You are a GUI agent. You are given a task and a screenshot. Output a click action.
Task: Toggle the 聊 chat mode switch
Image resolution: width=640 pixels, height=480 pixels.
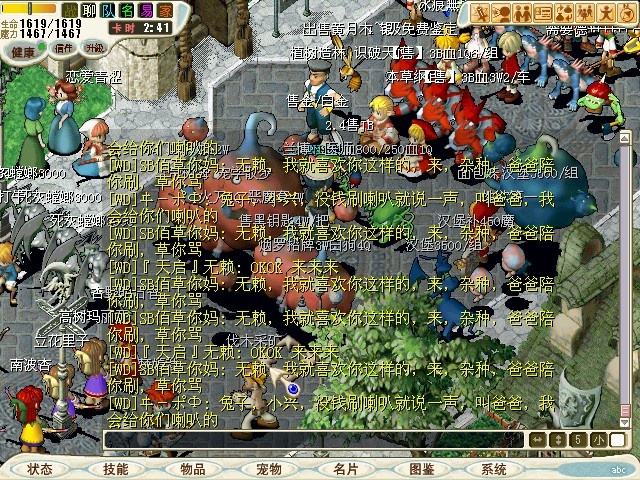point(87,12)
